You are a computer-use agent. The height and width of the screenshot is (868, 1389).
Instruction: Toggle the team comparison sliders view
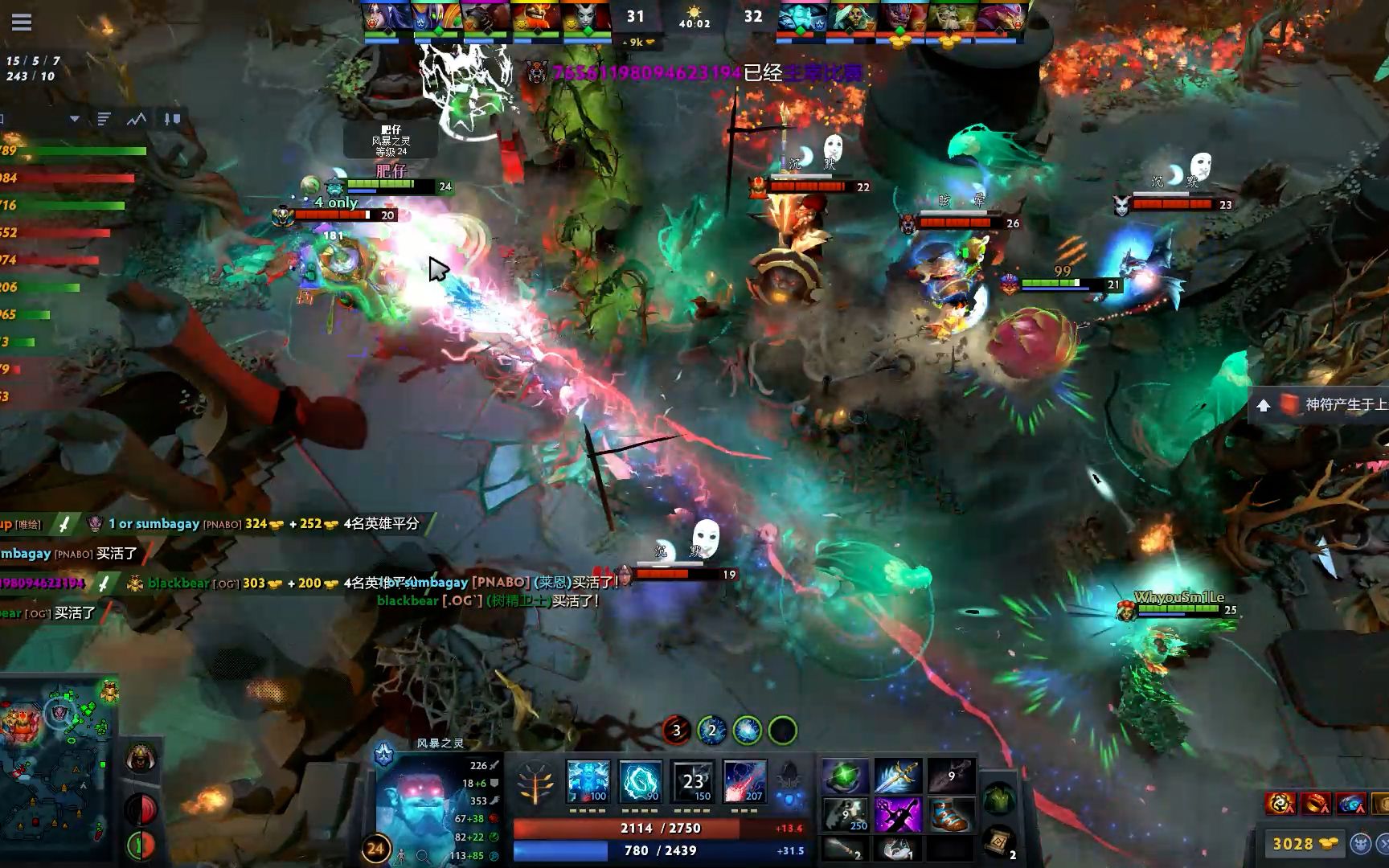pyautogui.click(x=173, y=120)
